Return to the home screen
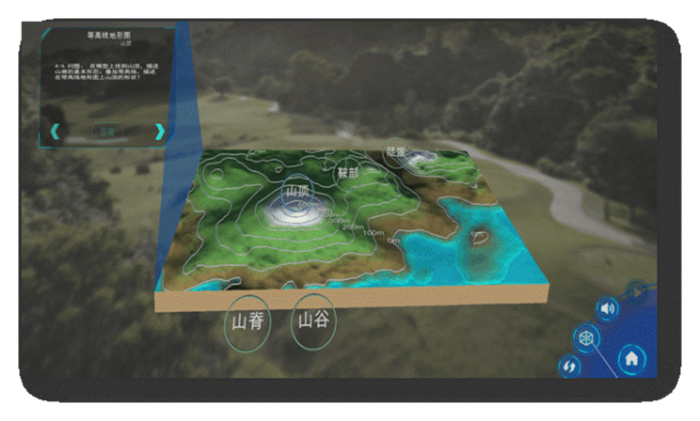The width and height of the screenshot is (700, 421). pos(631,357)
